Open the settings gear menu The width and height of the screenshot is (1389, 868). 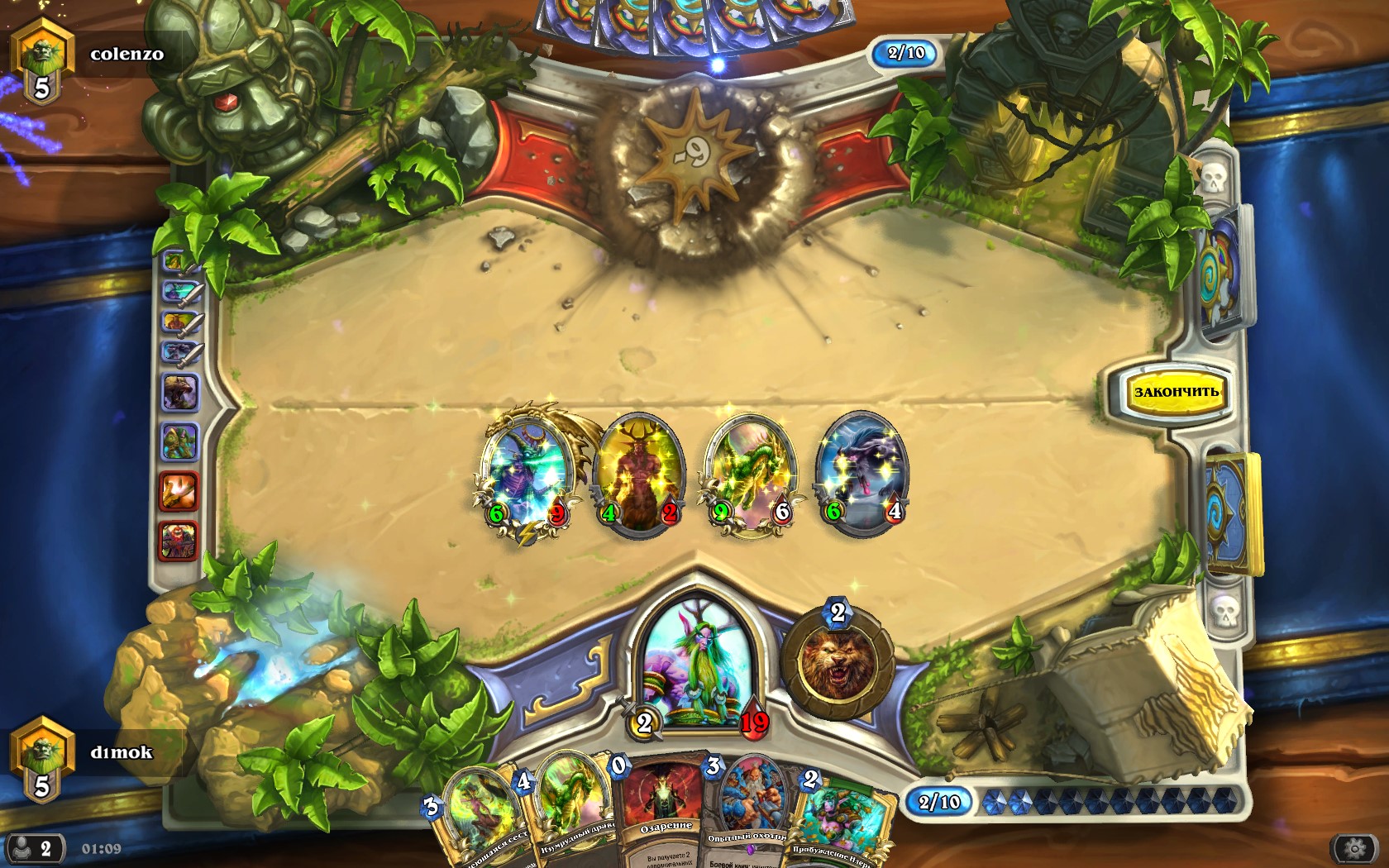(x=1354, y=849)
